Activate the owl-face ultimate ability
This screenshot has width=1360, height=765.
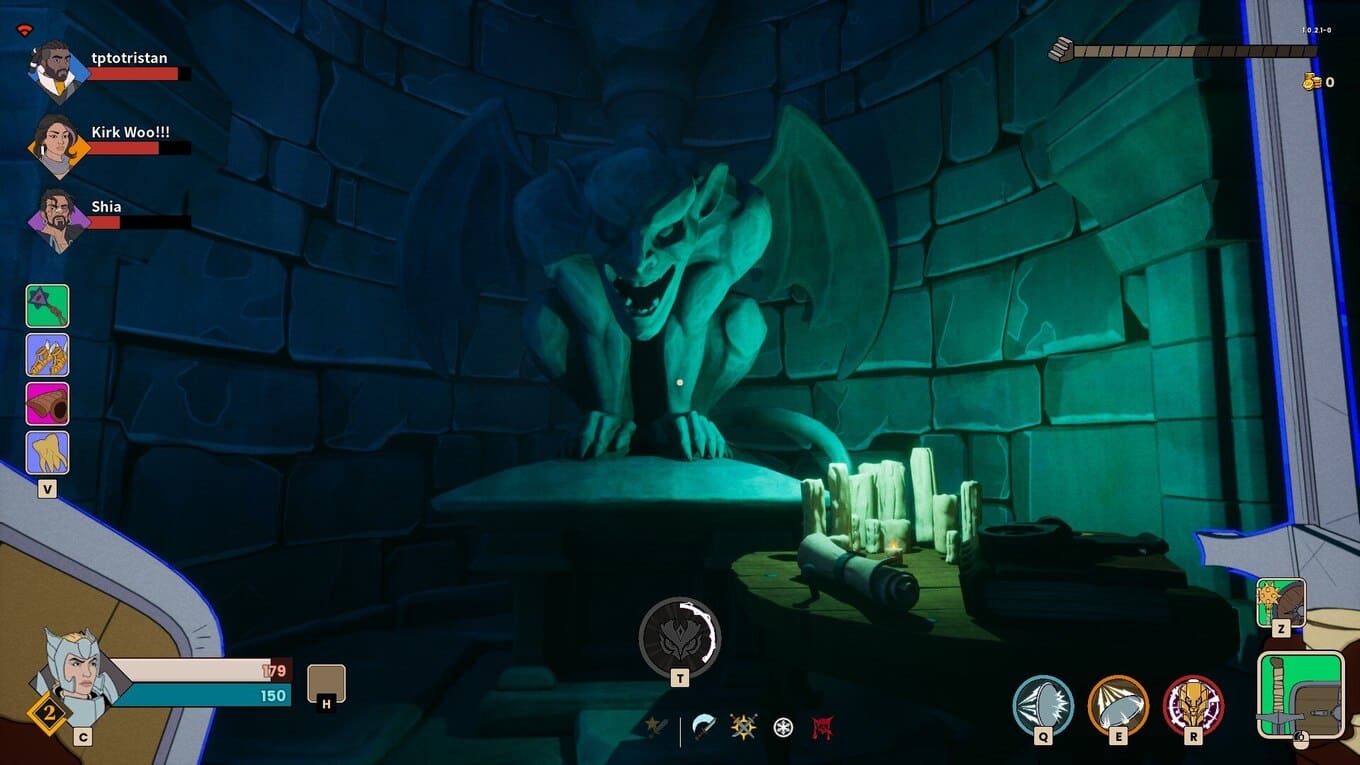click(680, 636)
